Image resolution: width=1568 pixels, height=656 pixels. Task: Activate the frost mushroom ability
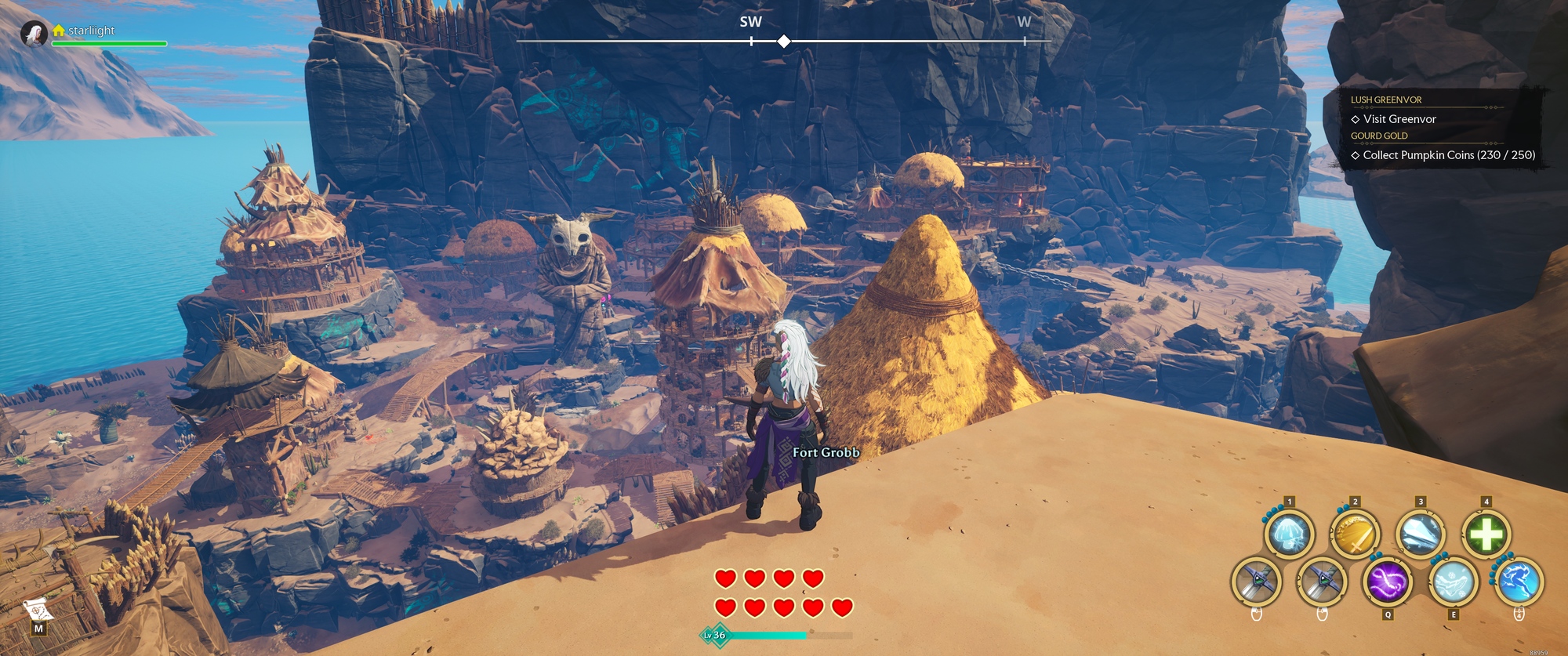click(1289, 535)
